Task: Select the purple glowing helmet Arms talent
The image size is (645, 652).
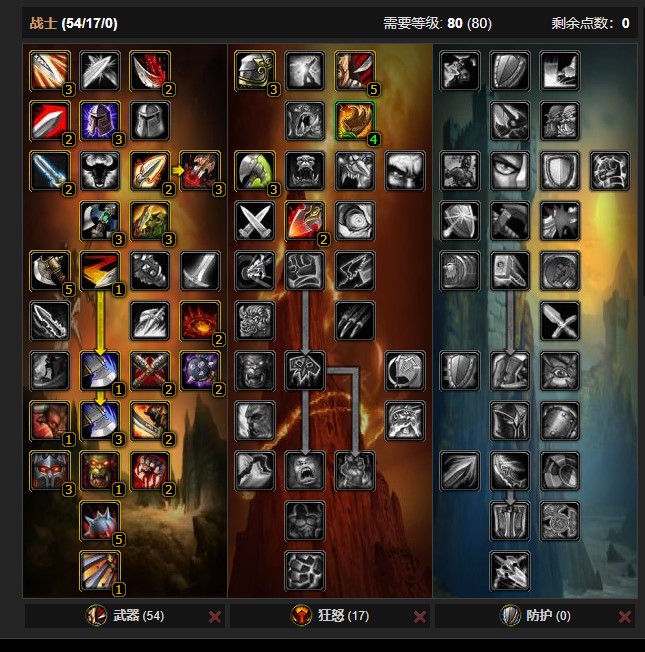Action: tap(100, 120)
